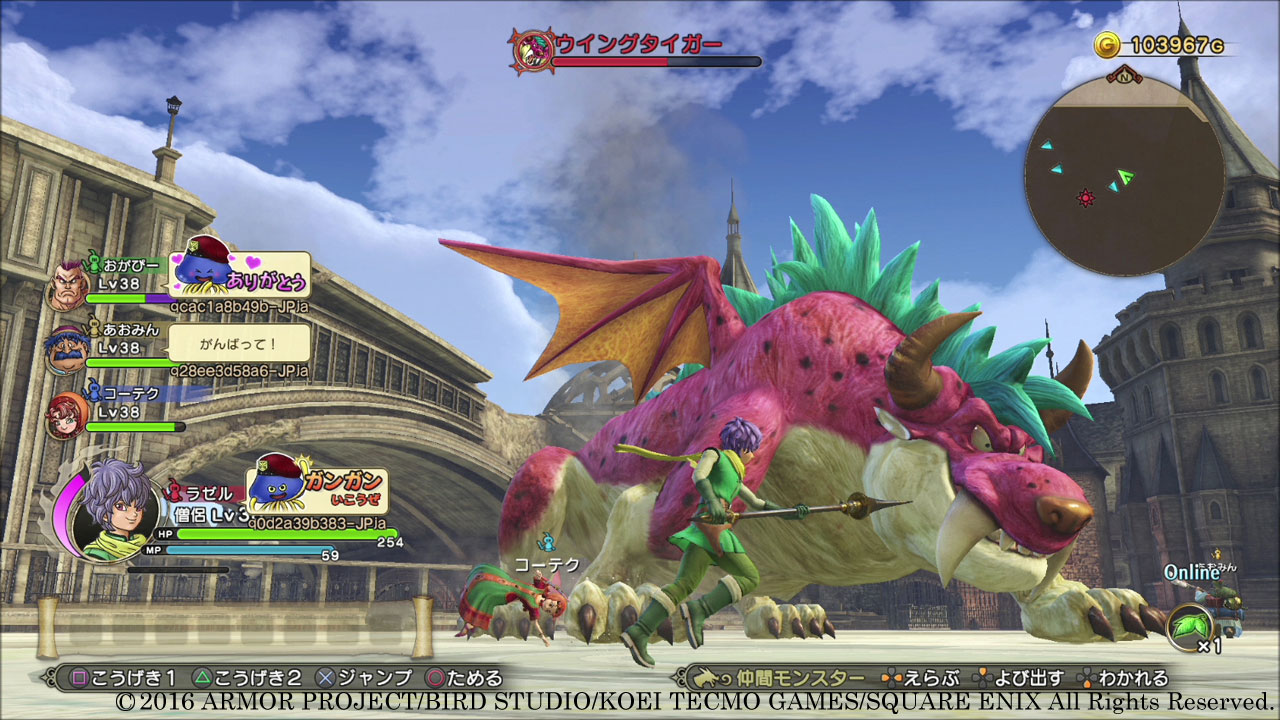Click the ウイングタイガー boss target icon

530,48
